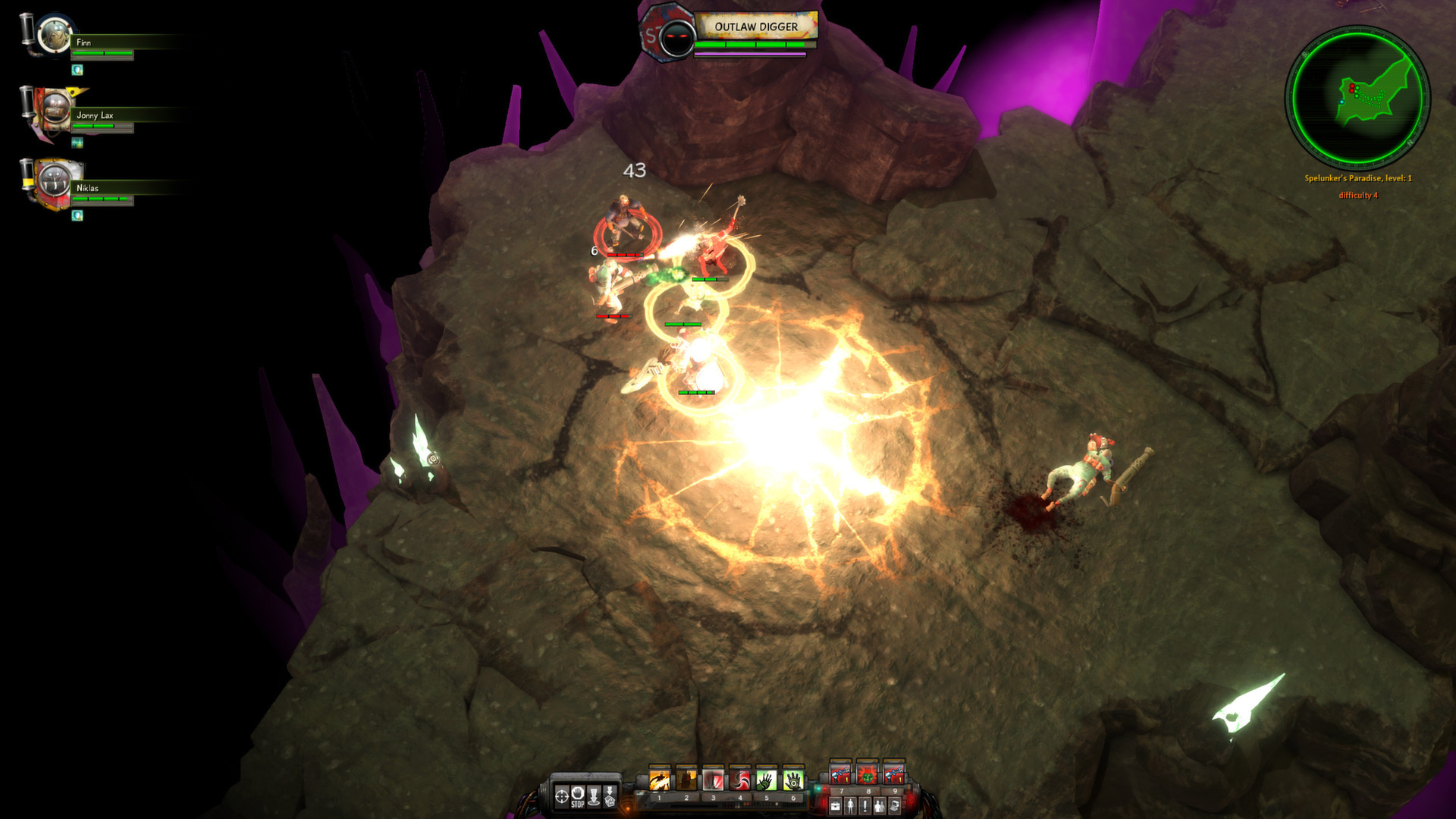This screenshot has height=819, width=1456.
Task: Click the arrow-over-crate command button
Action: click(610, 795)
